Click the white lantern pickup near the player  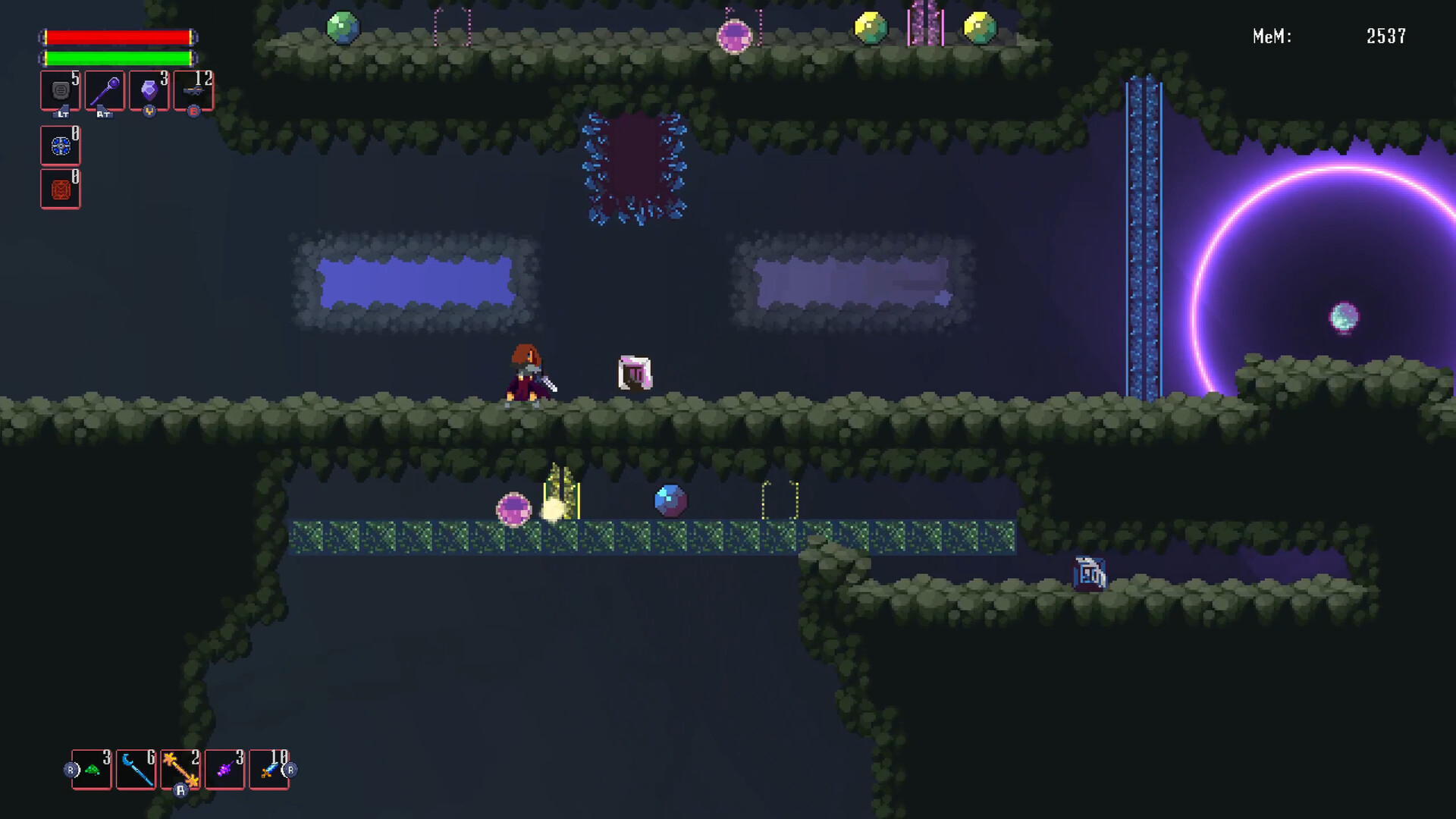click(x=635, y=371)
